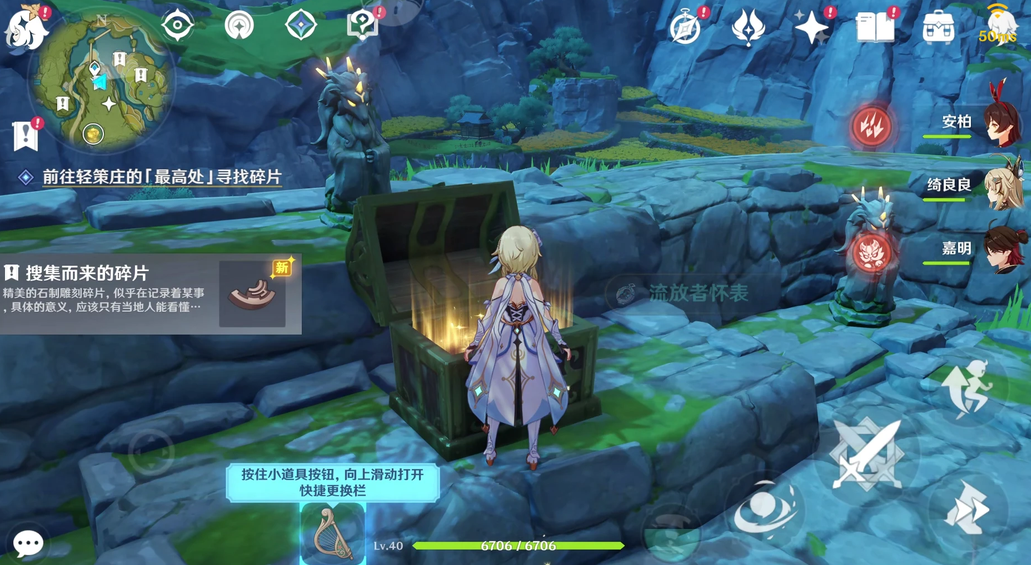This screenshot has width=1031, height=565.
Task: Open the tutorial book with question mark
Action: 363,24
